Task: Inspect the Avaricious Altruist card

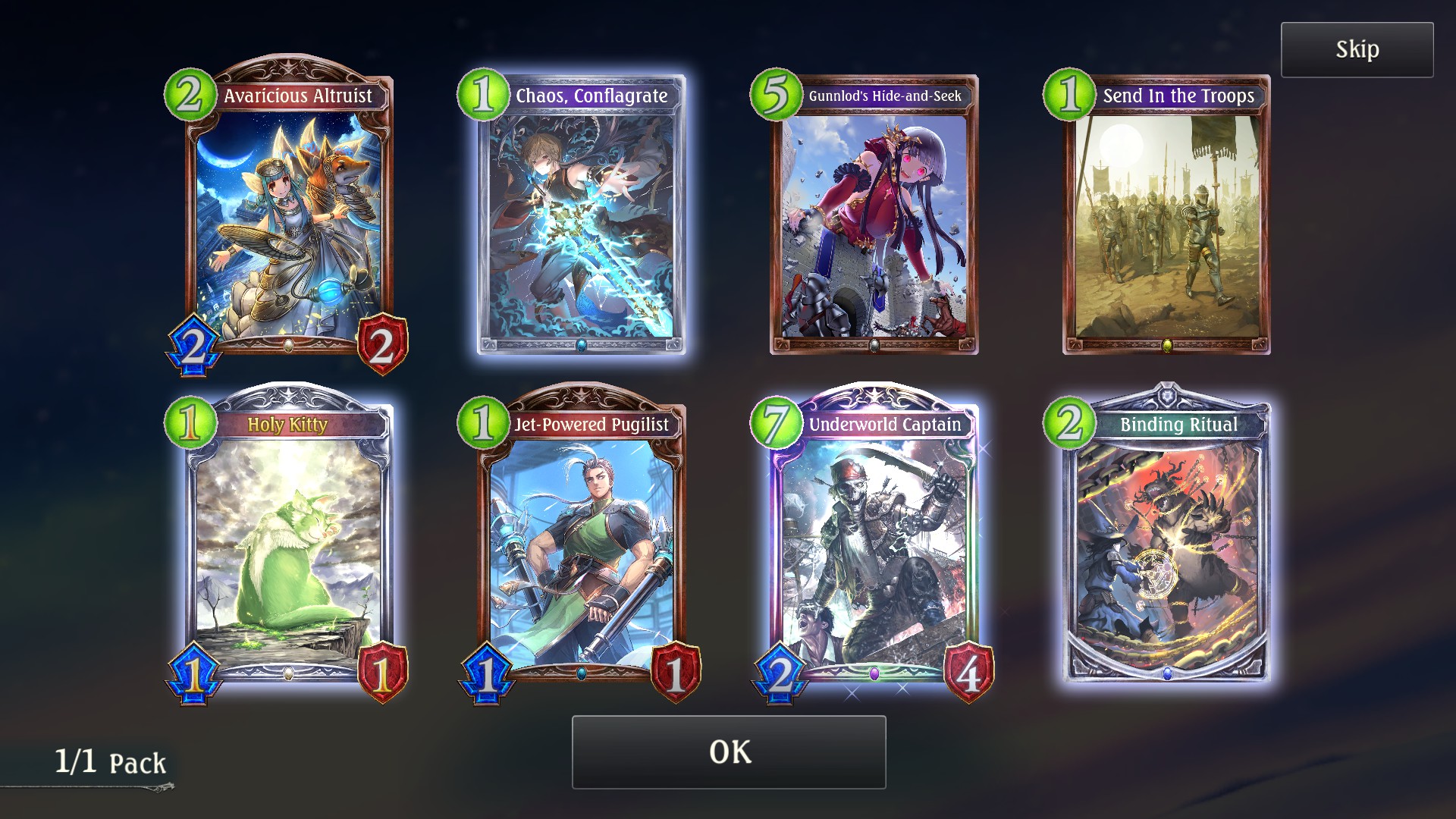Action: point(288,220)
